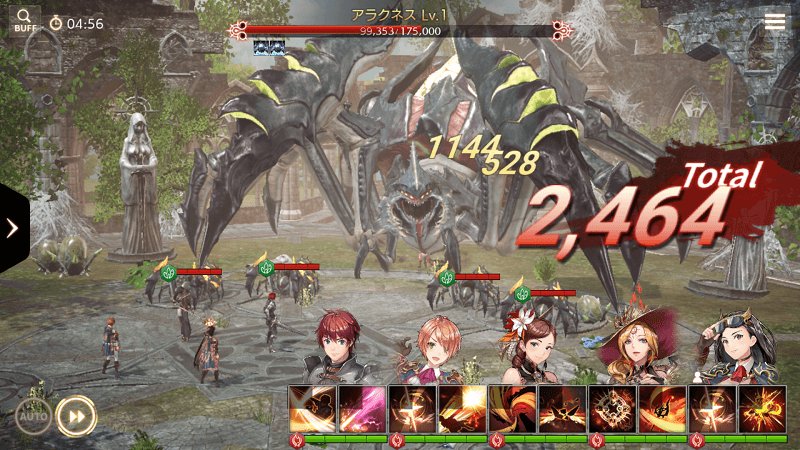
Task: Use flower-haired girl's swirling flame skill
Action: 513,409
